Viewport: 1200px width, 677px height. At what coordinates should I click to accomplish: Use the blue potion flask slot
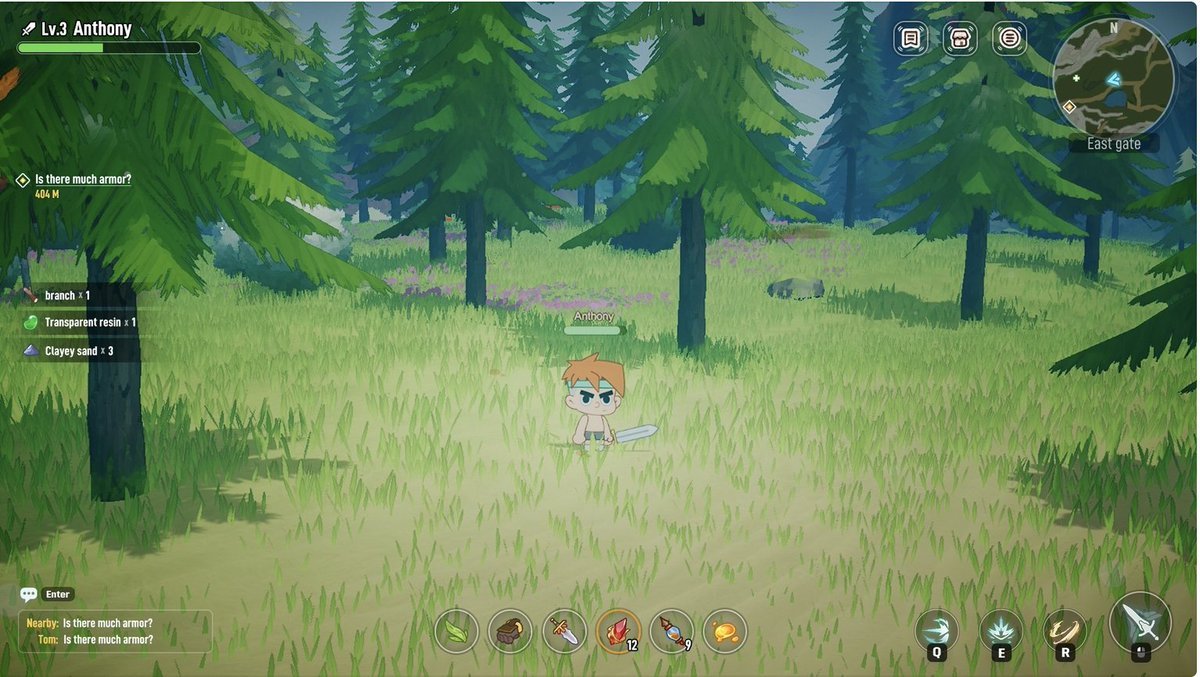(672, 632)
